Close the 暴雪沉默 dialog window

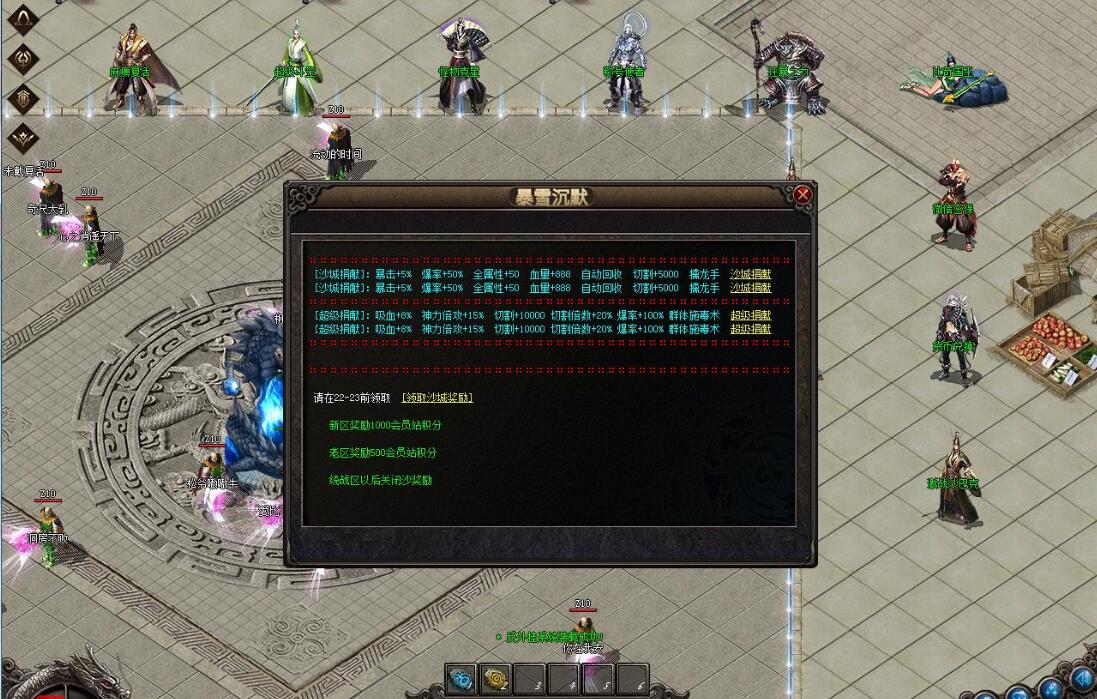point(802,195)
